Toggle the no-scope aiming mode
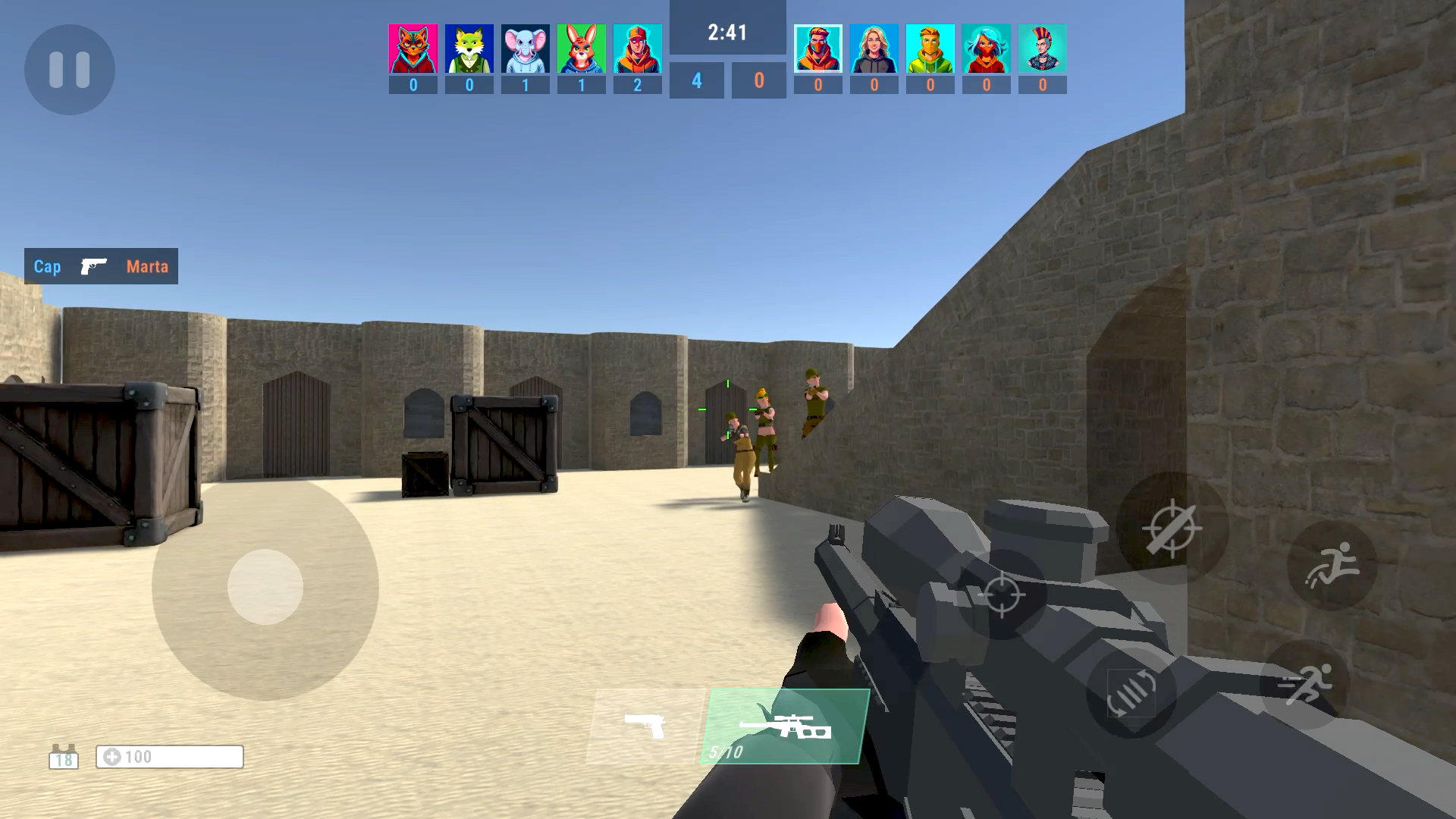This screenshot has height=819, width=1456. (1172, 529)
